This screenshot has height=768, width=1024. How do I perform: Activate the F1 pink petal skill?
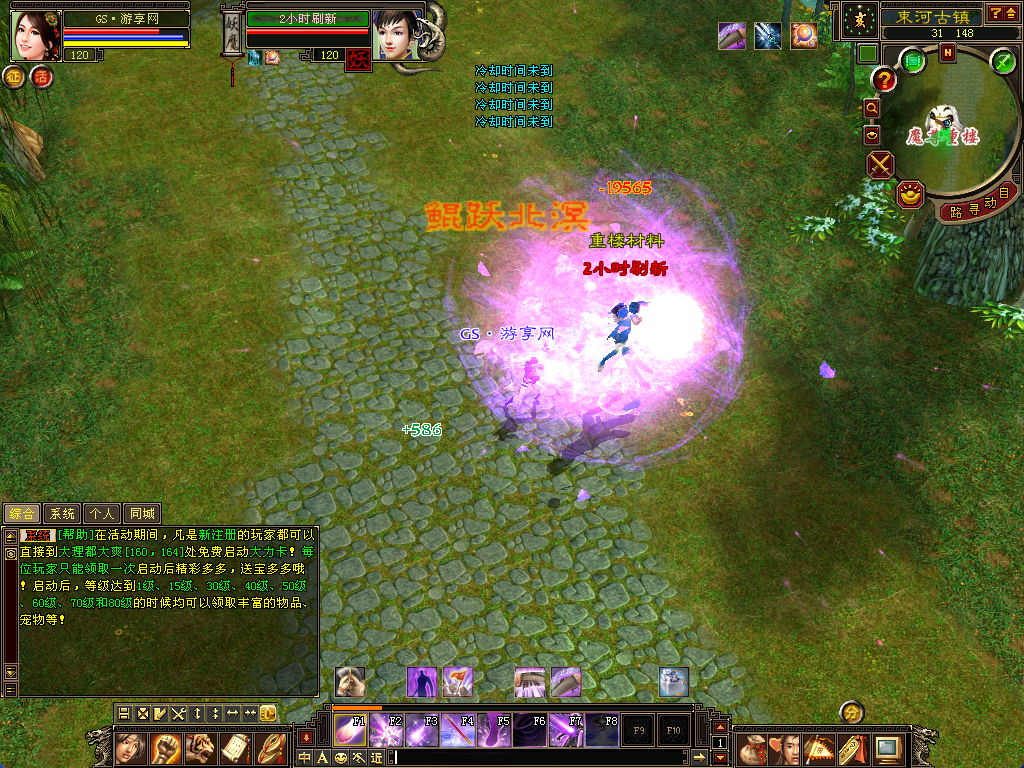[x=351, y=730]
